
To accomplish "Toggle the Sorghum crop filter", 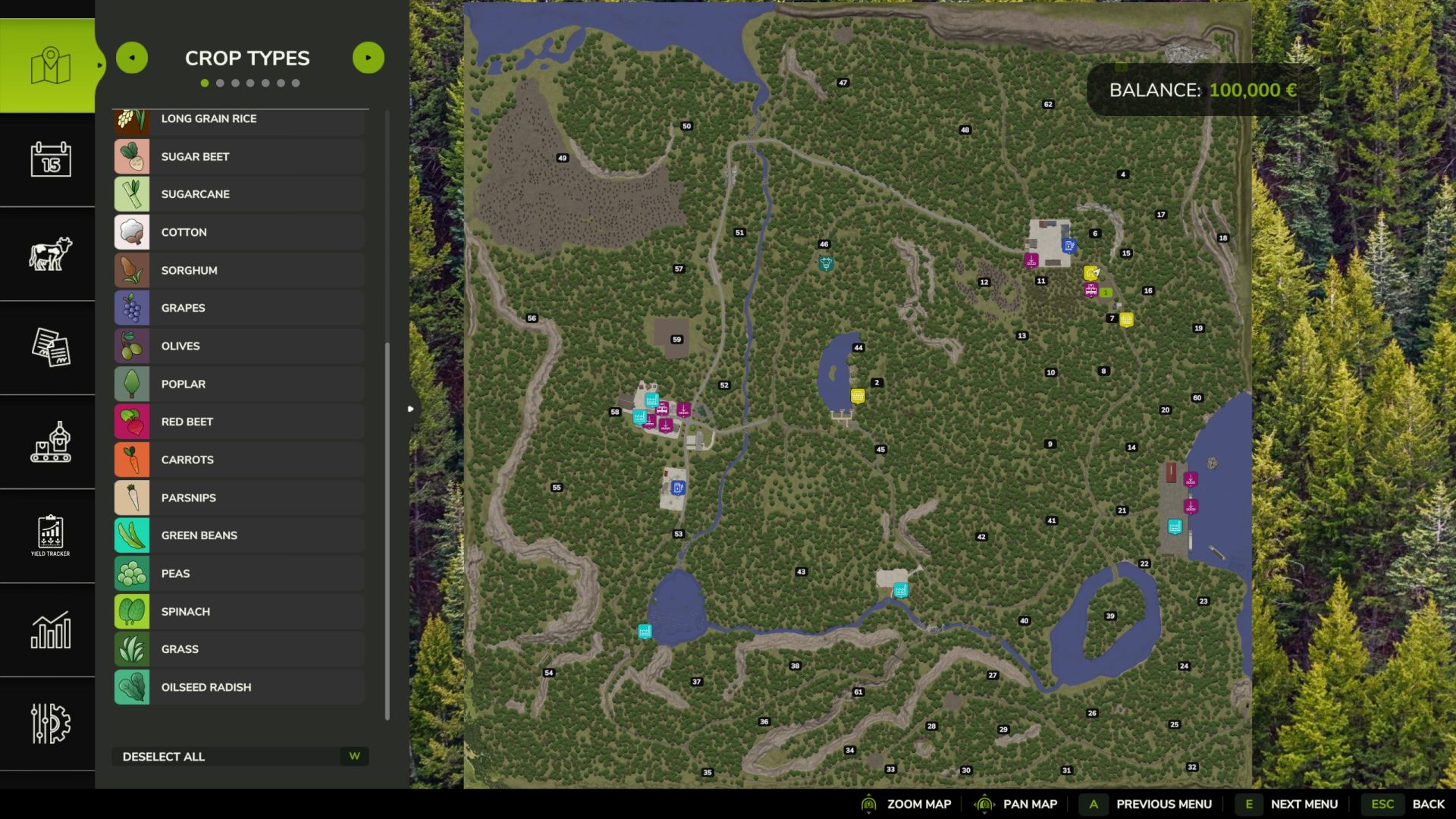I will (239, 270).
